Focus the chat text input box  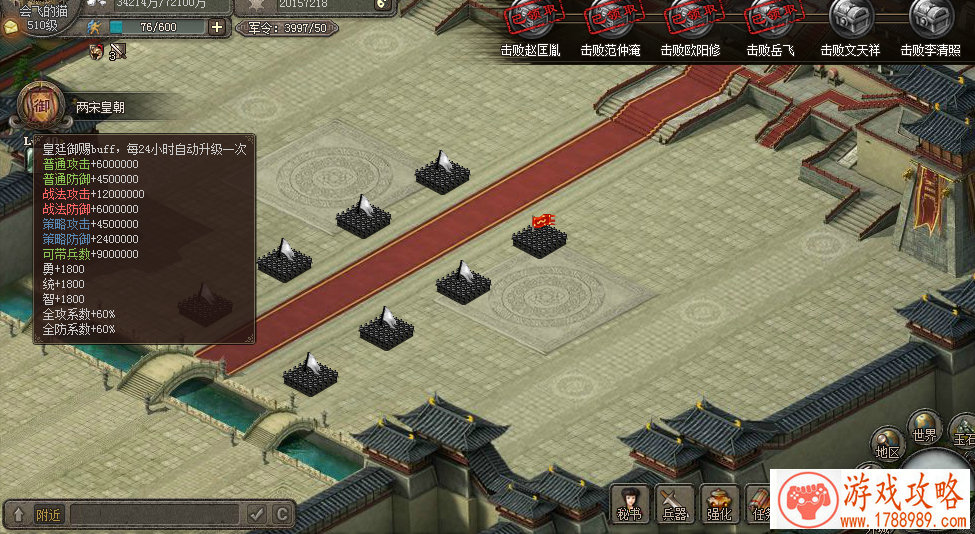pos(155,515)
